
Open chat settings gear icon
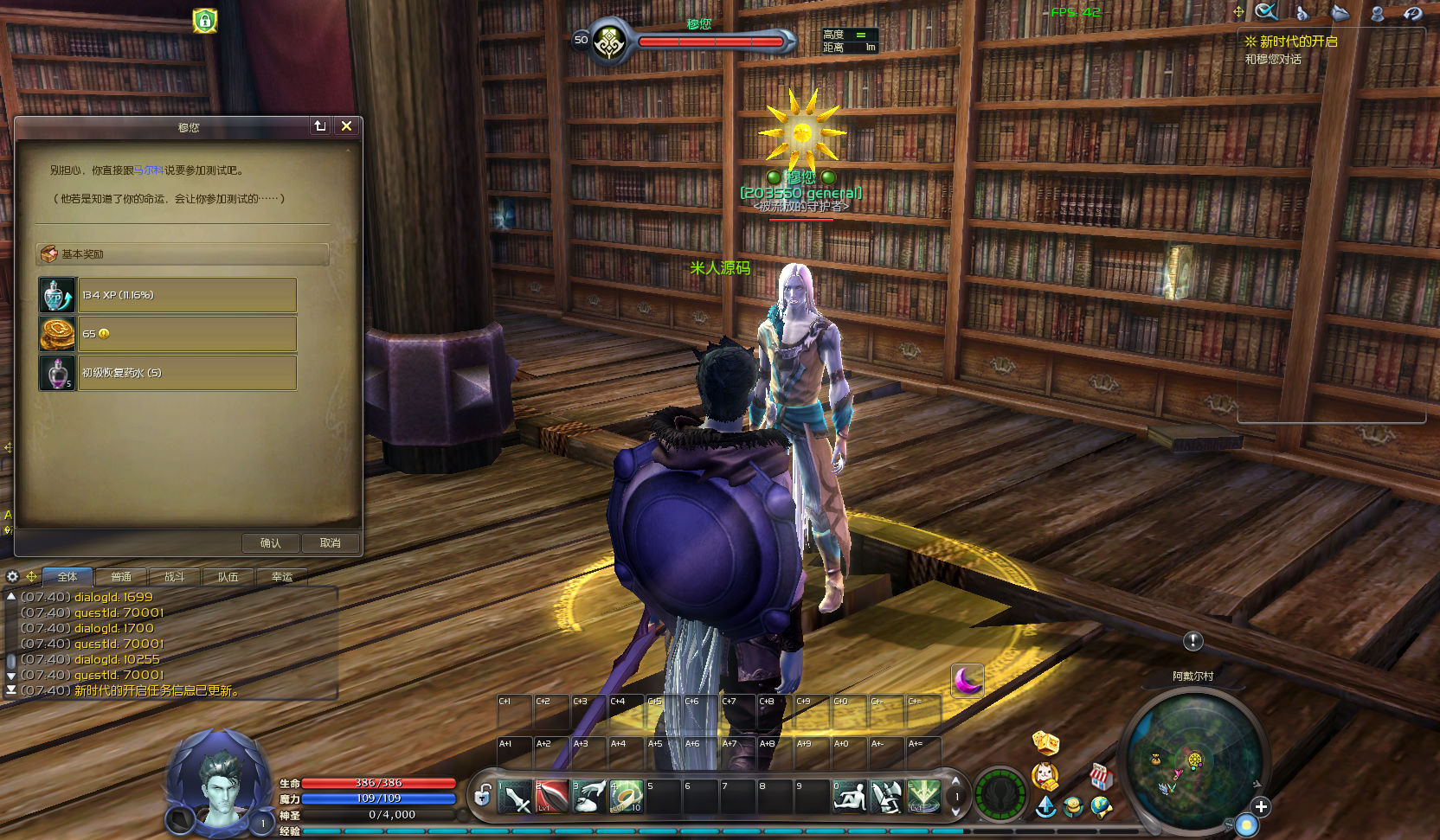pyautogui.click(x=12, y=576)
